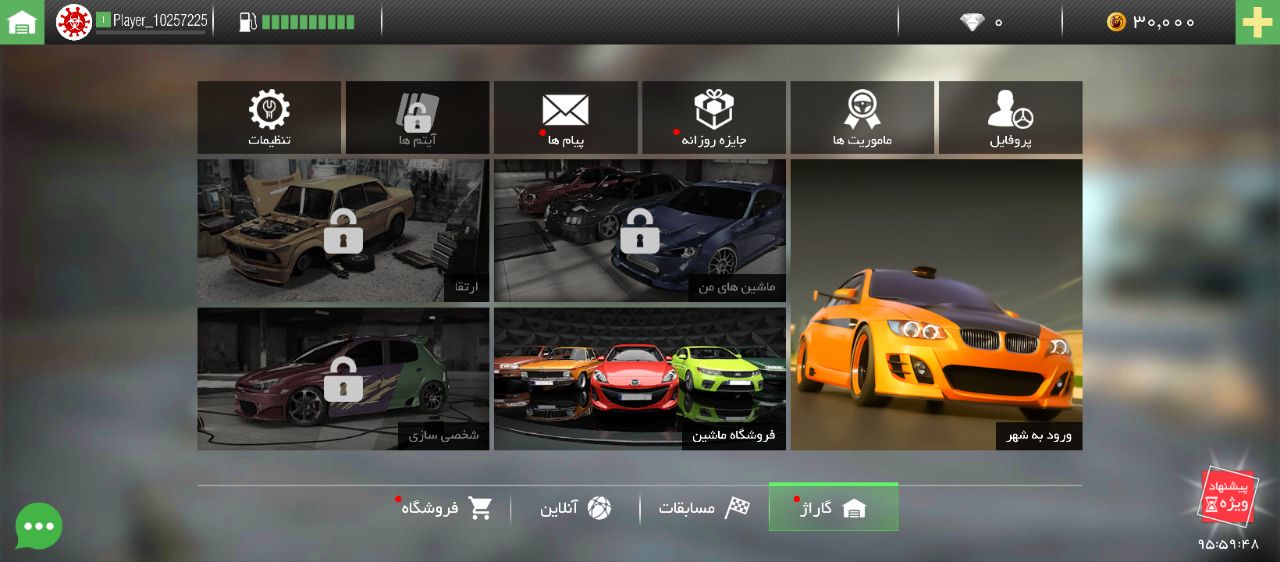The image size is (1280, 562).
Task: Open the red پیشنهاد ویژه special offer
Action: pyautogui.click(x=1226, y=496)
